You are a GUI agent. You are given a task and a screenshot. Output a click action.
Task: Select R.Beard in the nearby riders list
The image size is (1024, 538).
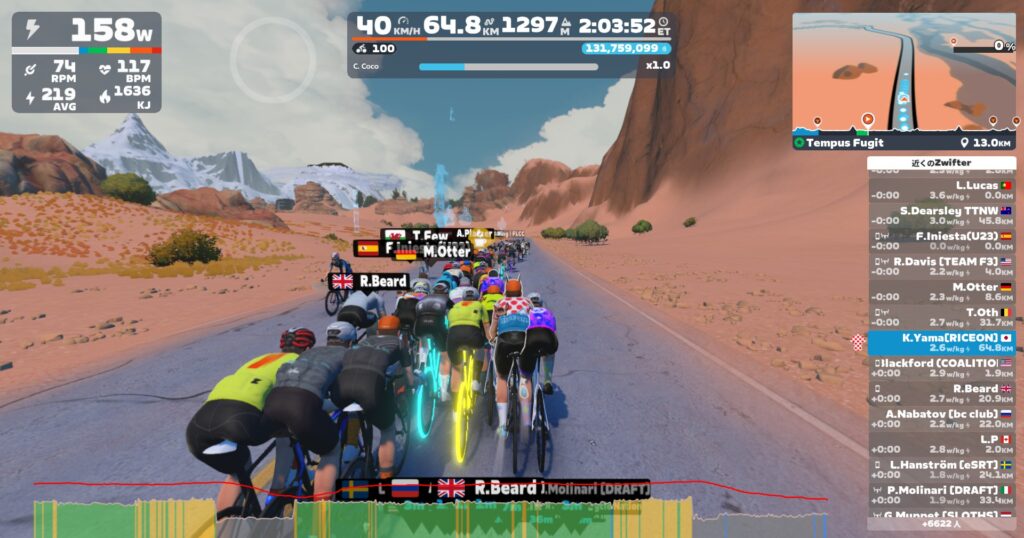coord(941,394)
